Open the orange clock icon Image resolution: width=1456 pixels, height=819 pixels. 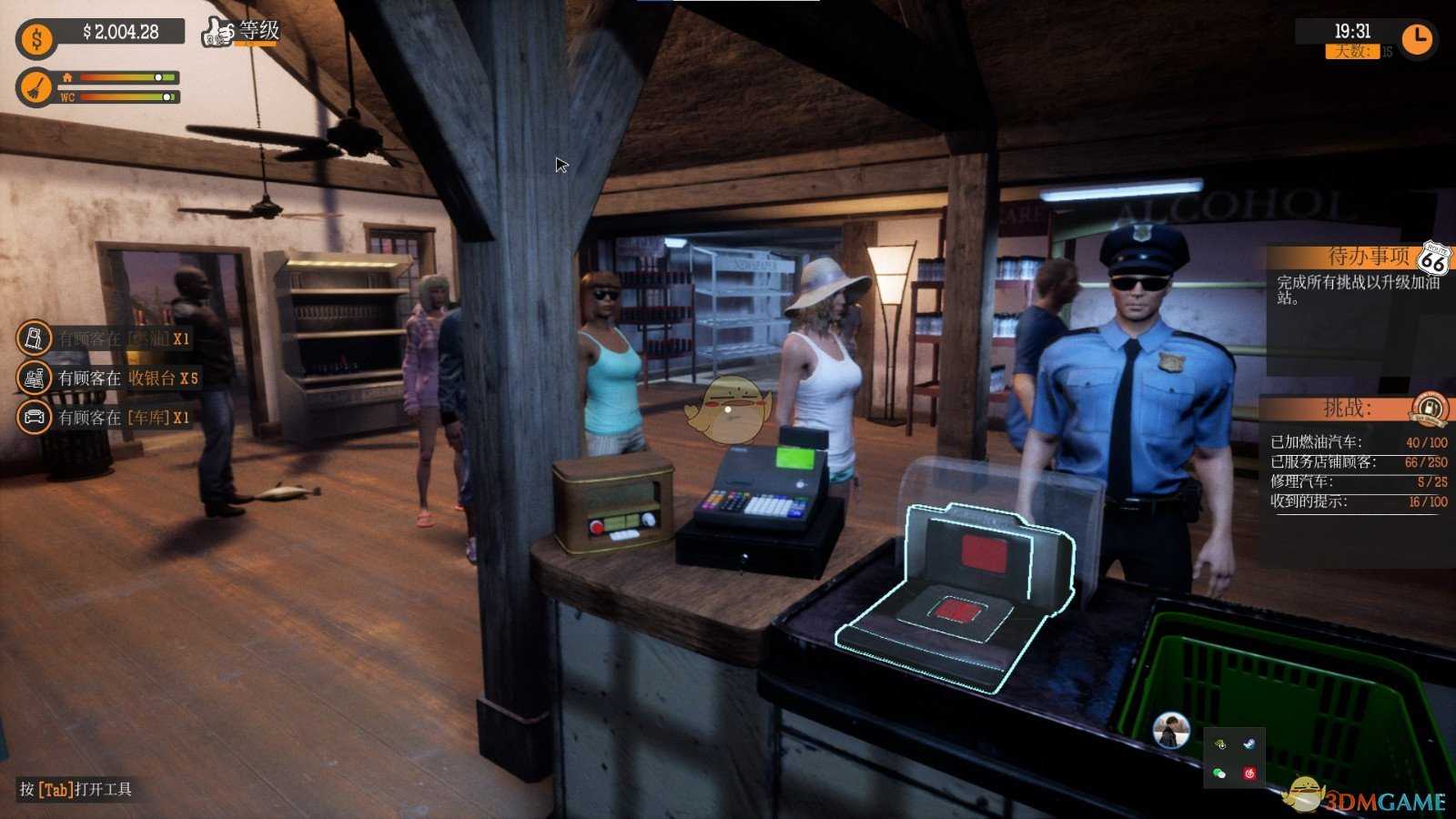pos(1417,39)
